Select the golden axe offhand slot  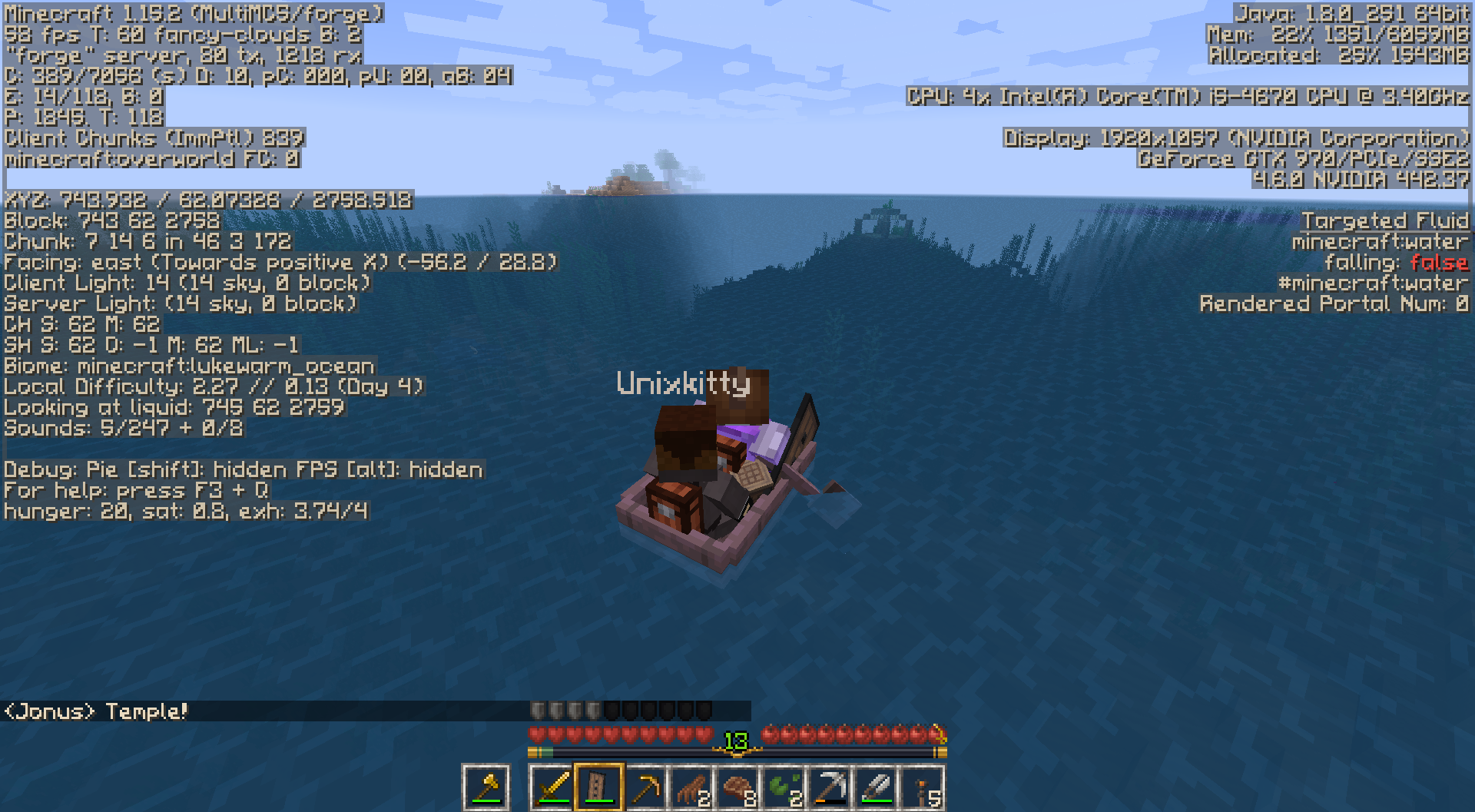click(486, 787)
